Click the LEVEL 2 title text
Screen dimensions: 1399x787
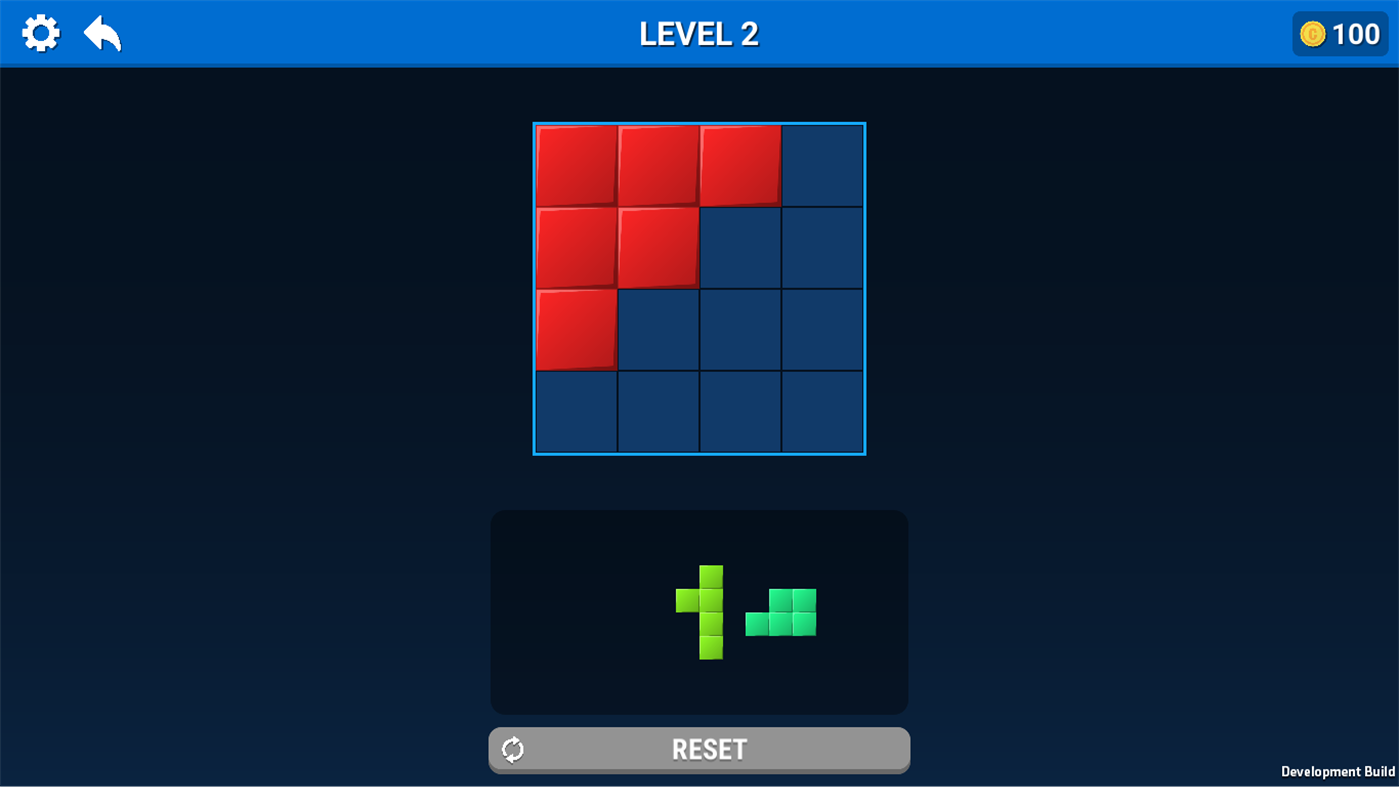(x=699, y=33)
